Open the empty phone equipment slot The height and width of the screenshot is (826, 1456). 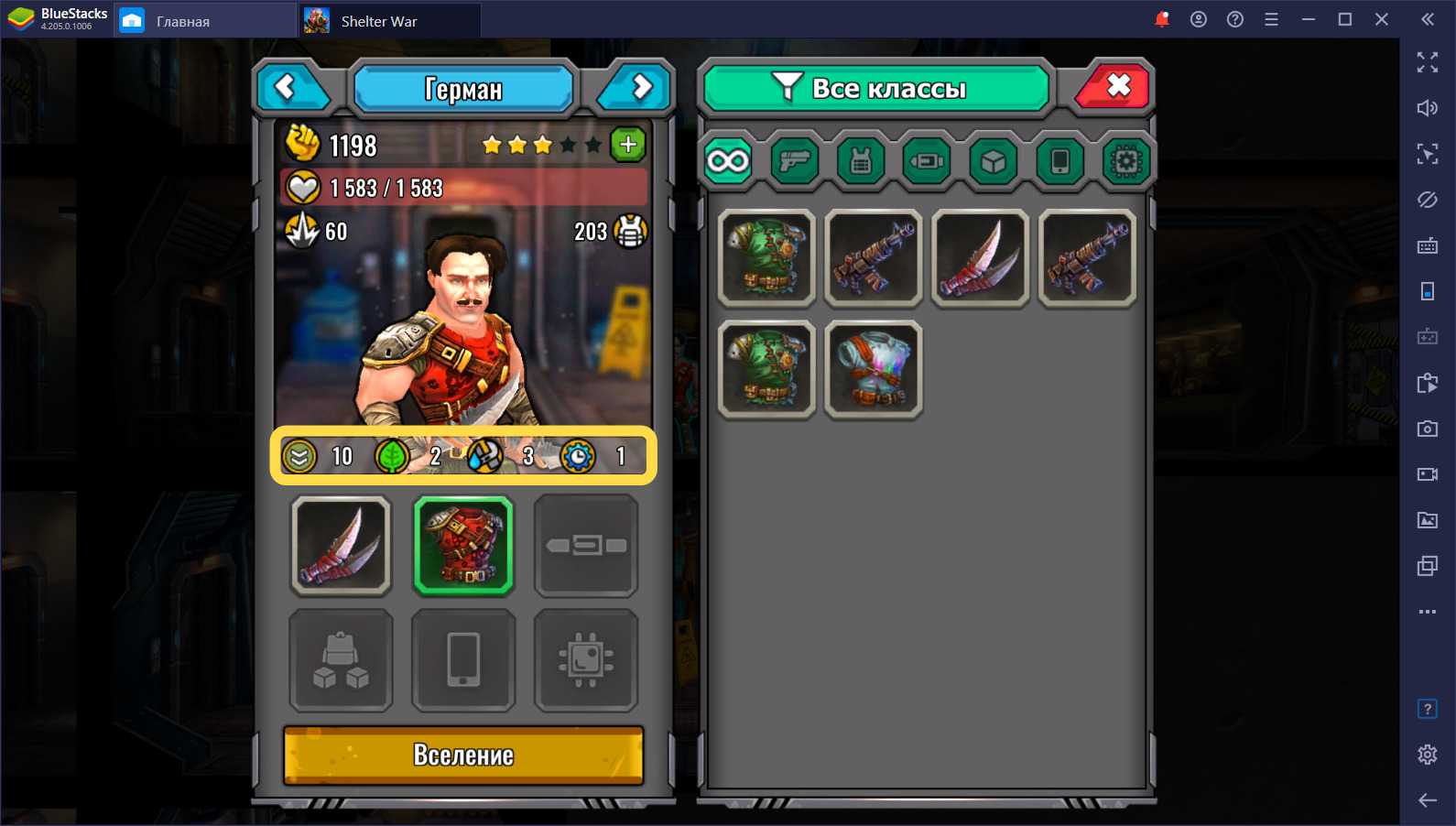pyautogui.click(x=463, y=660)
